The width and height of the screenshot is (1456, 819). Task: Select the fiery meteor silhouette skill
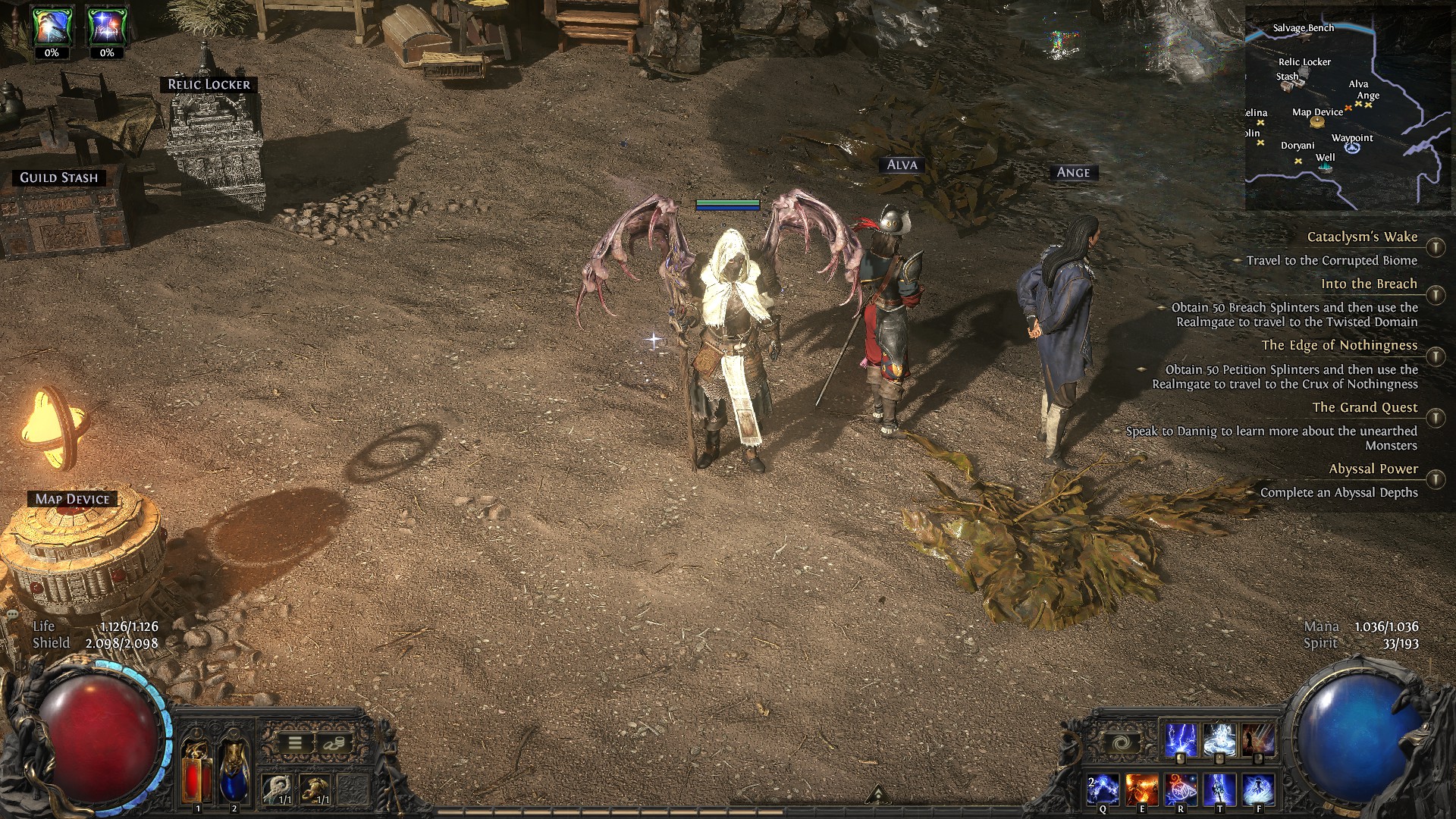[x=1259, y=739]
